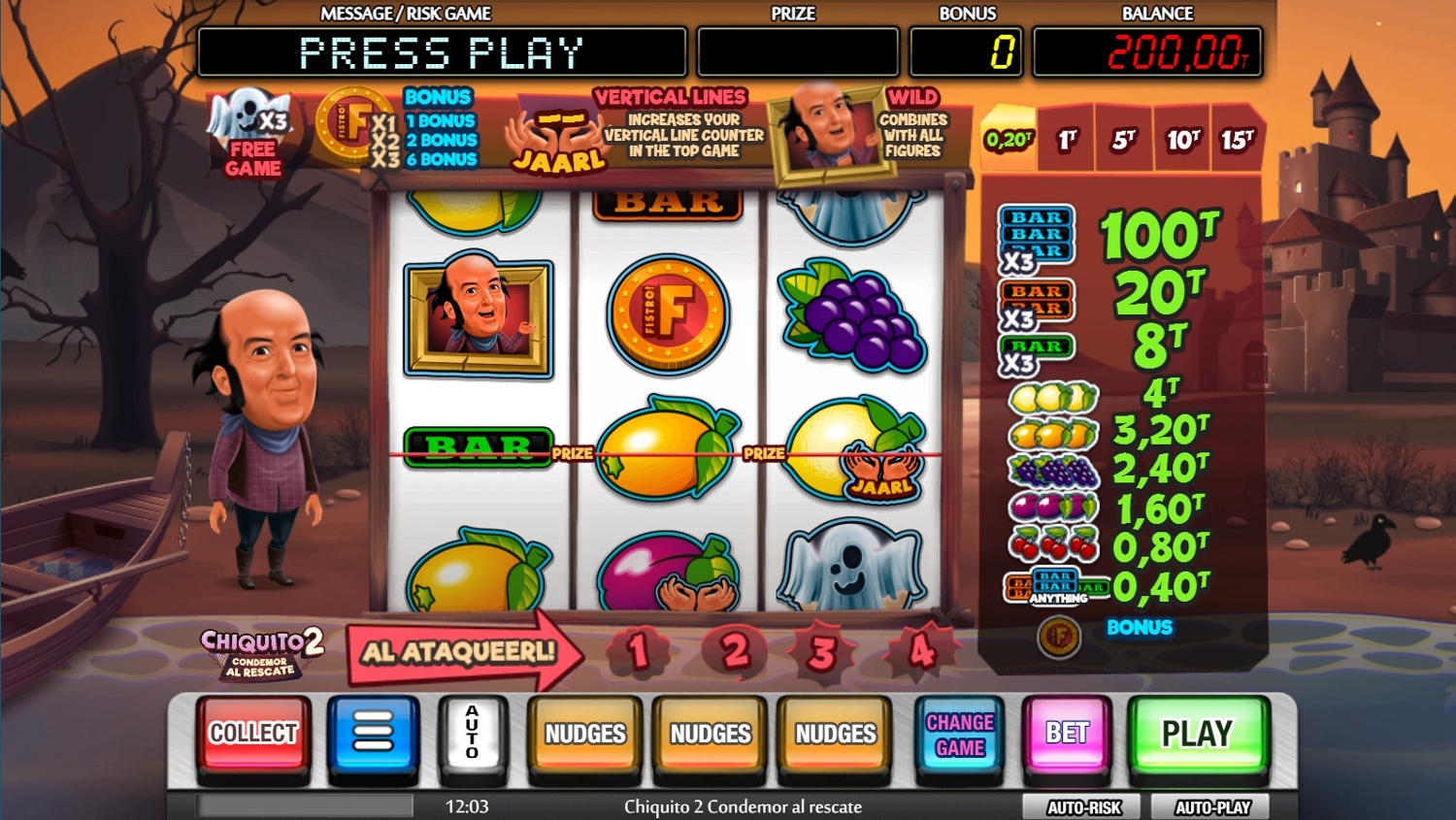Screen dimensions: 1456x820
Task: Choose the 15 bet tab
Action: pos(1238,140)
